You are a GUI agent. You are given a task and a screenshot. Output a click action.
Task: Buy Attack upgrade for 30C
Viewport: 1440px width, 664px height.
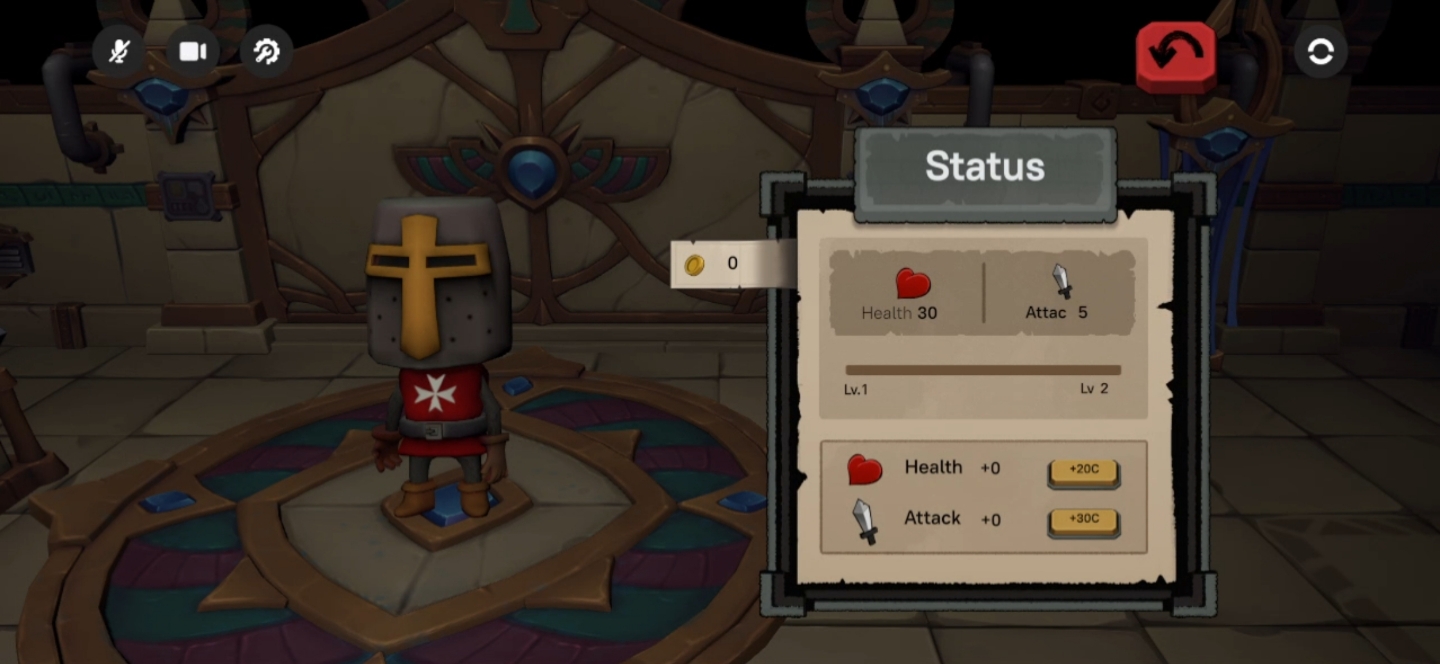click(1083, 521)
